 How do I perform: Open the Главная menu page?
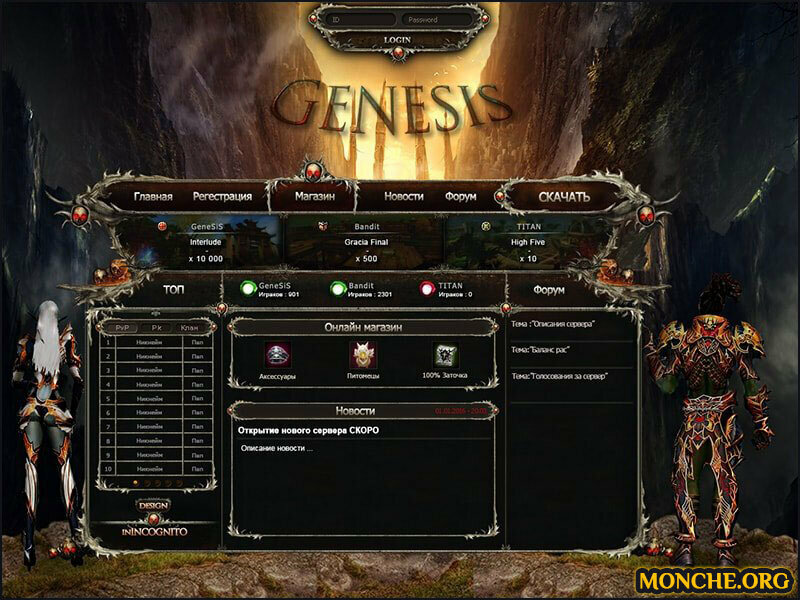pos(153,197)
